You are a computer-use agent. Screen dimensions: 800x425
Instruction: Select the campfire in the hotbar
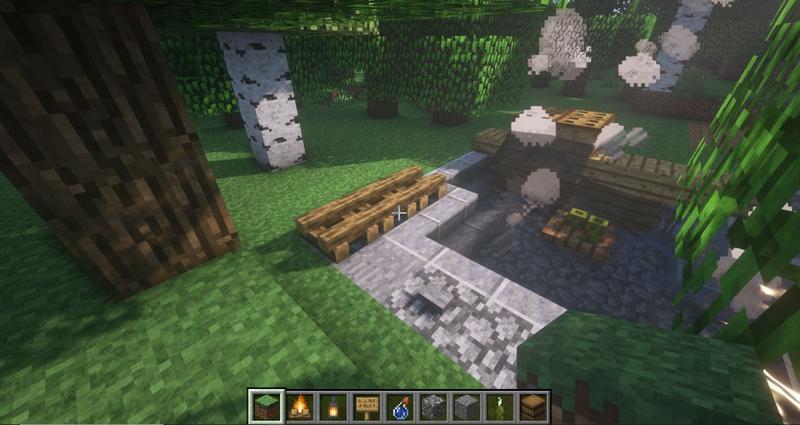click(x=298, y=406)
